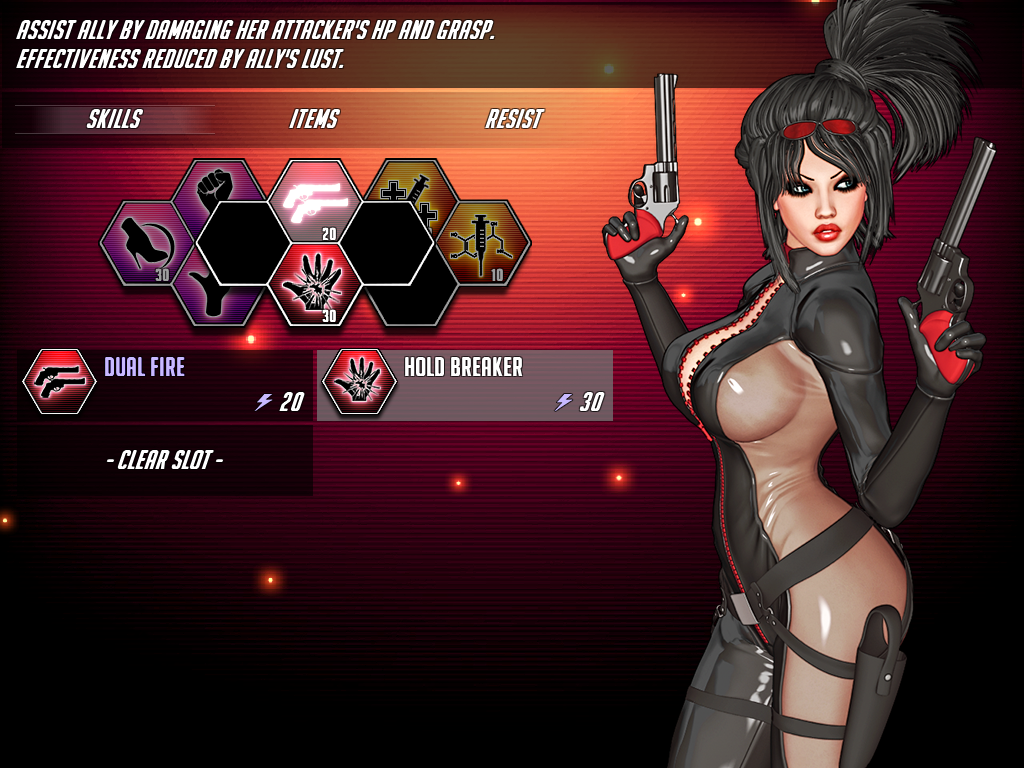The width and height of the screenshot is (1024, 768).
Task: Switch to the Skills tab
Action: pos(114,120)
